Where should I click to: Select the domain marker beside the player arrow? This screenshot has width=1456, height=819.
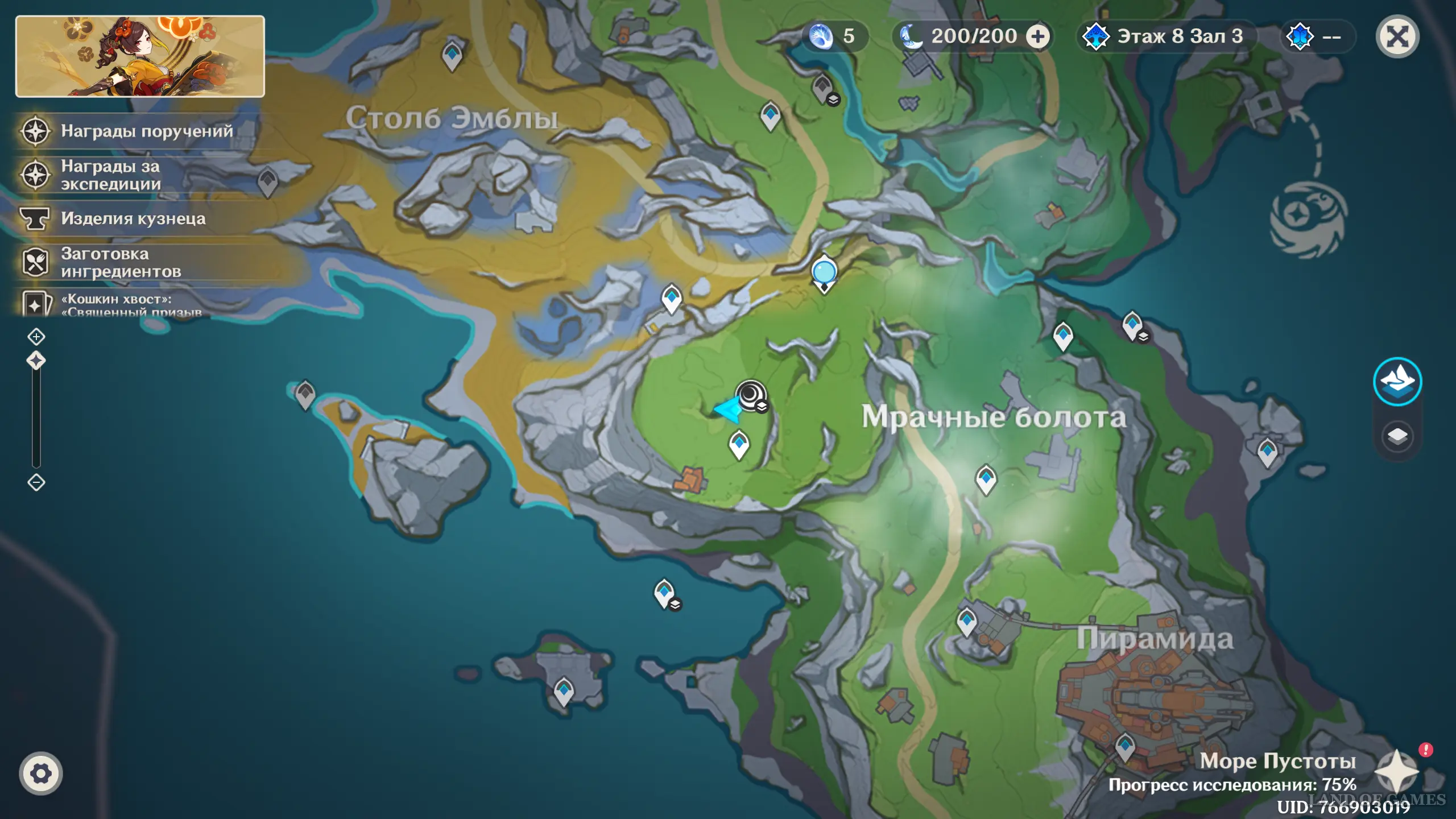(x=751, y=394)
